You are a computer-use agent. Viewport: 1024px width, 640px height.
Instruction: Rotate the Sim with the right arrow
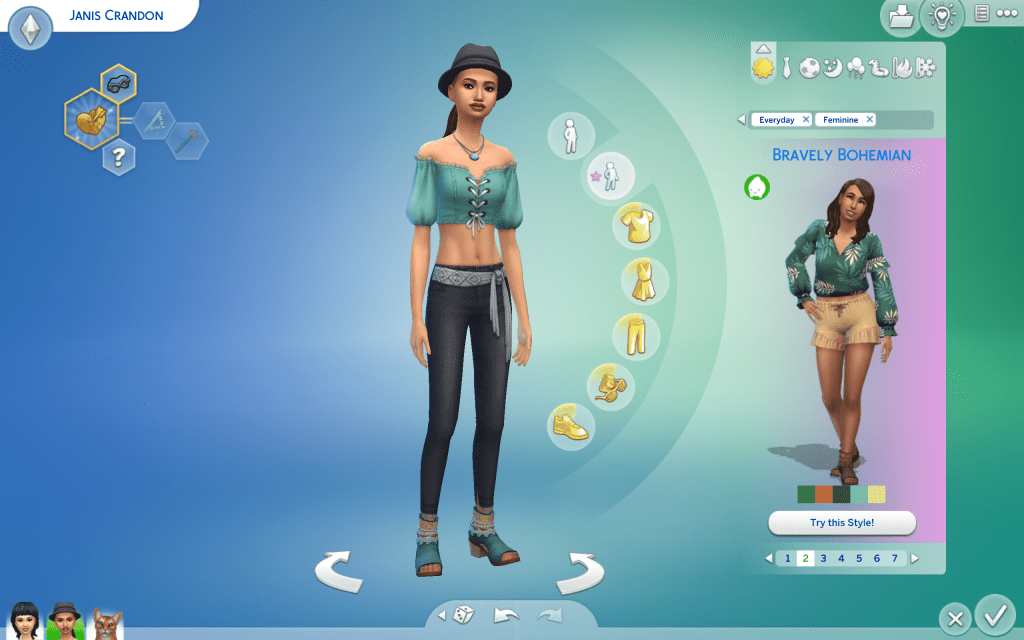point(580,573)
